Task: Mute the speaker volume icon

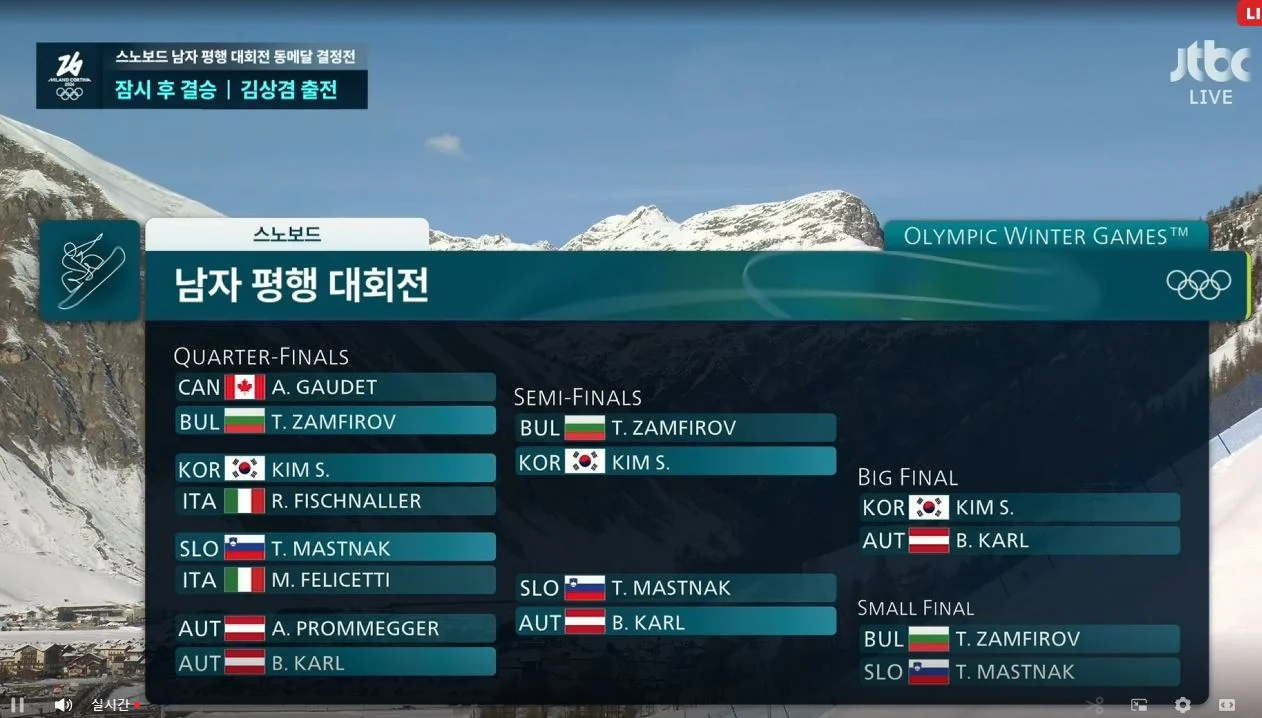Action: coord(62,704)
